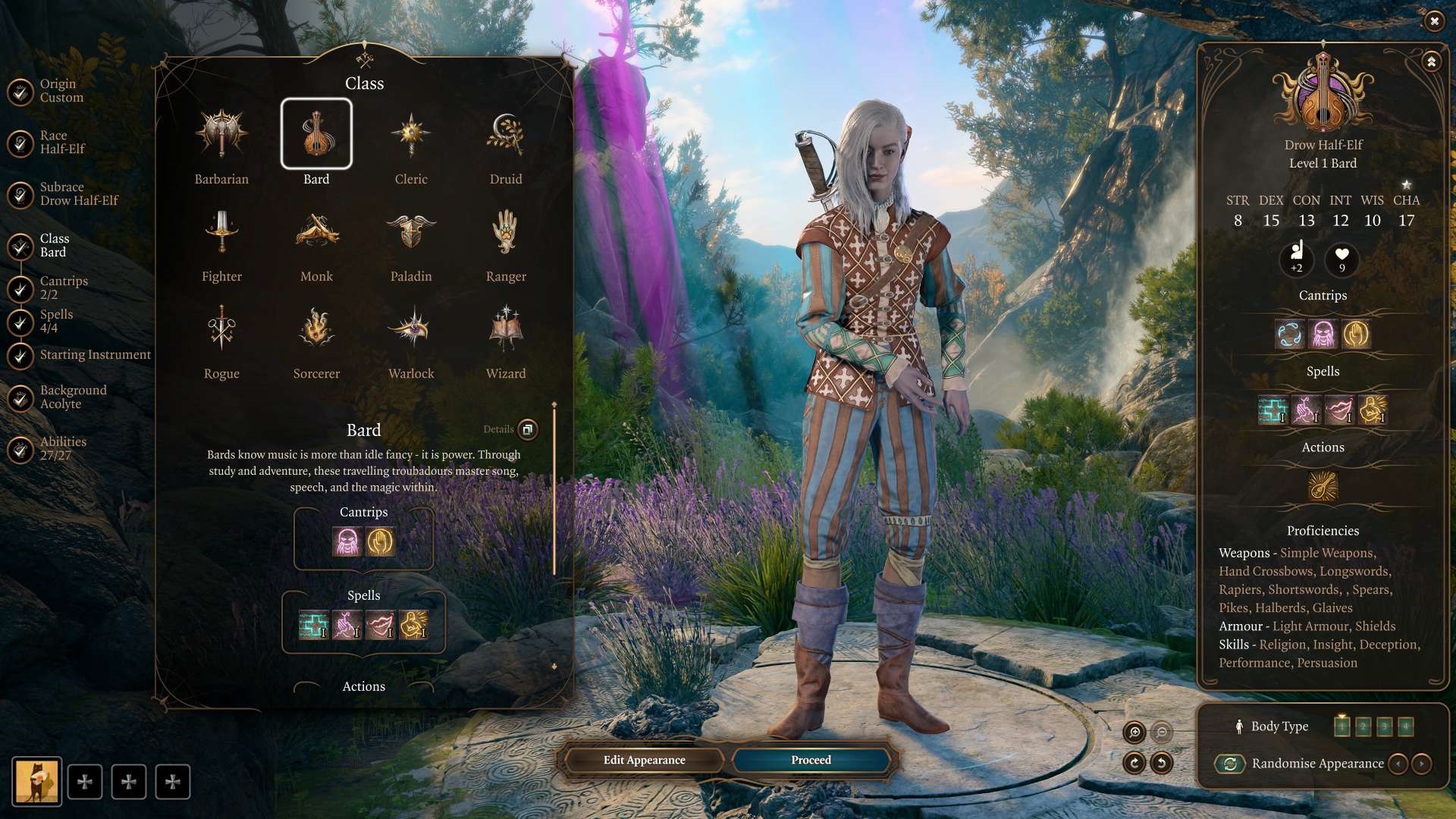Select the Fighter class
Viewport: 1456px width, 819px height.
(x=221, y=232)
